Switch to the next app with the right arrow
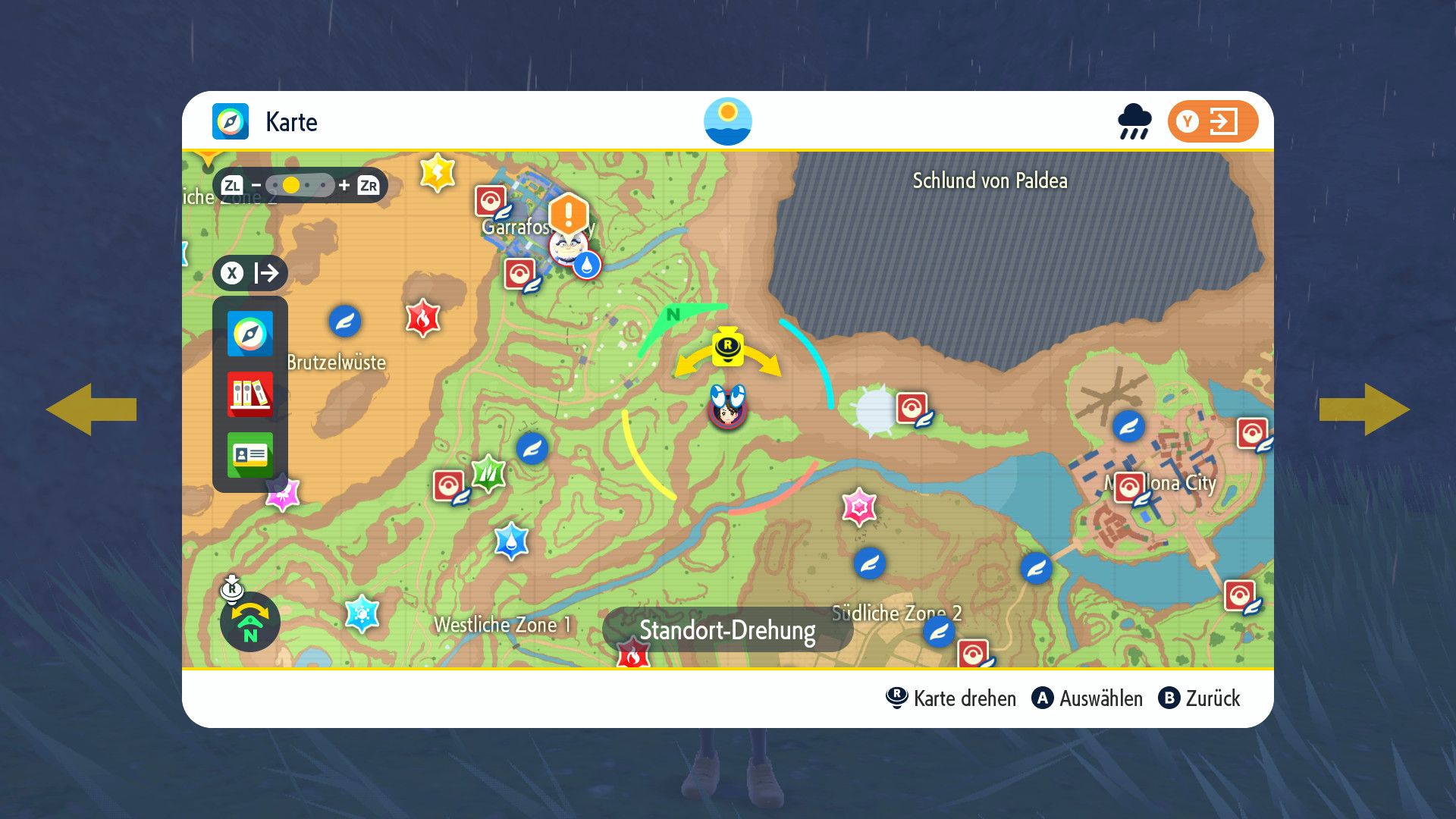The image size is (1456, 819). tap(1364, 409)
